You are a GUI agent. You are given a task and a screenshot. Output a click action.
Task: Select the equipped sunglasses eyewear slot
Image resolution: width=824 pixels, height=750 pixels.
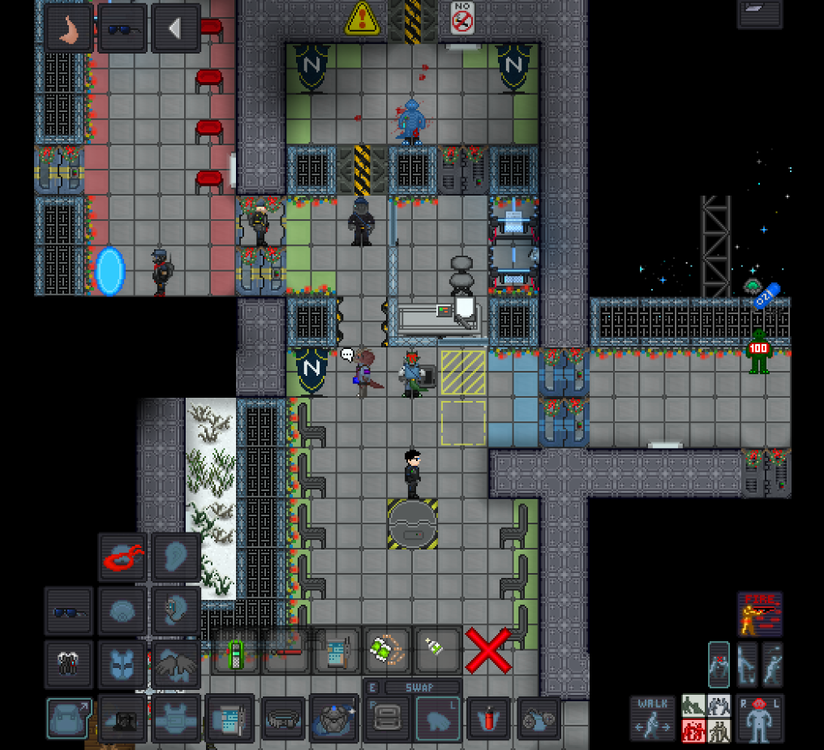click(x=68, y=610)
